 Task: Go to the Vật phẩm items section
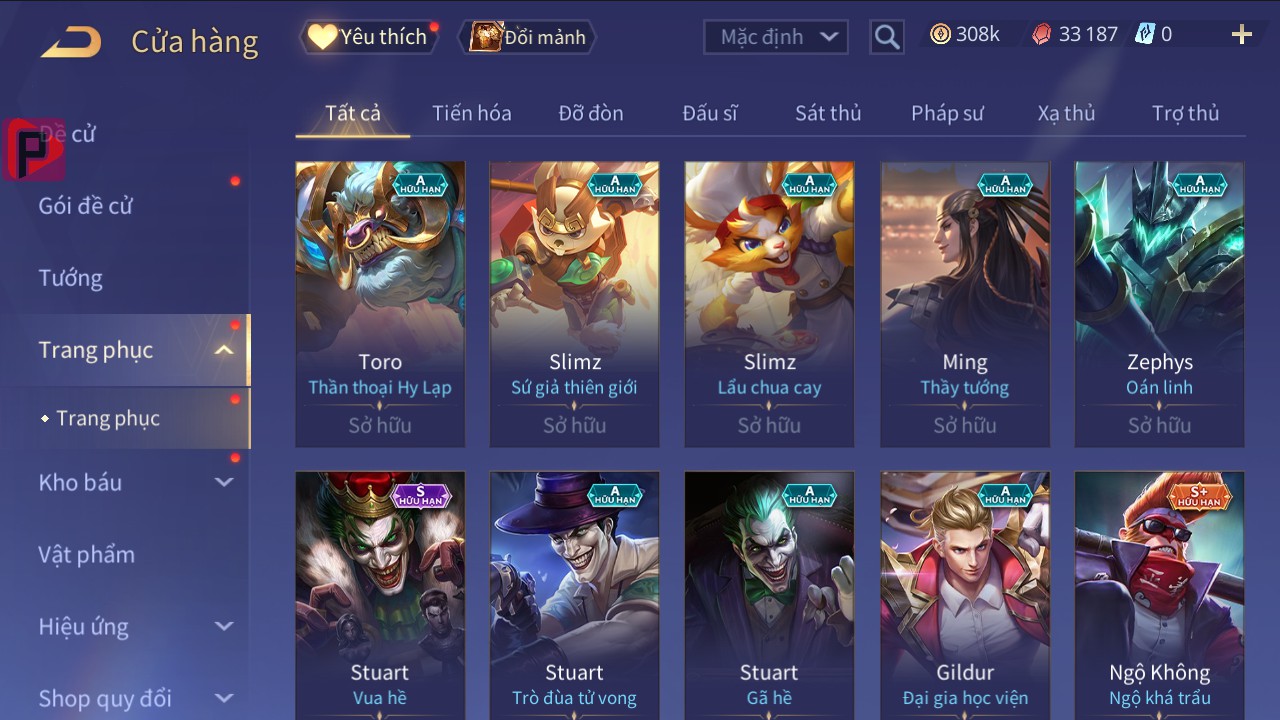pyautogui.click(x=87, y=554)
